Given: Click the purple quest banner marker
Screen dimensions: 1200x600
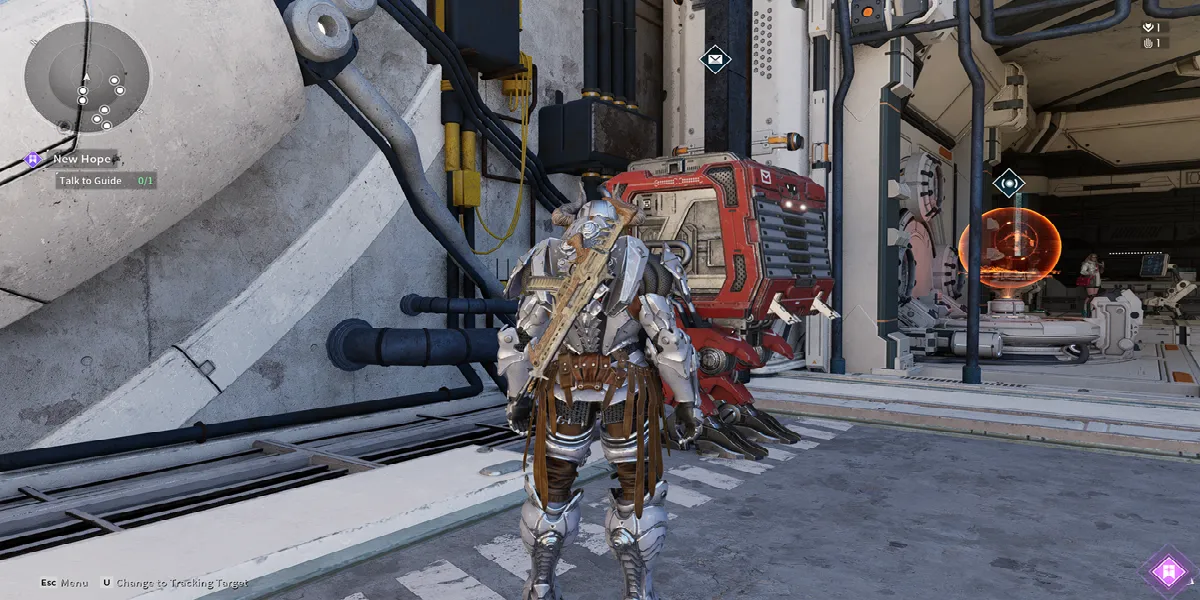Looking at the screenshot, I should click(x=1167, y=572).
